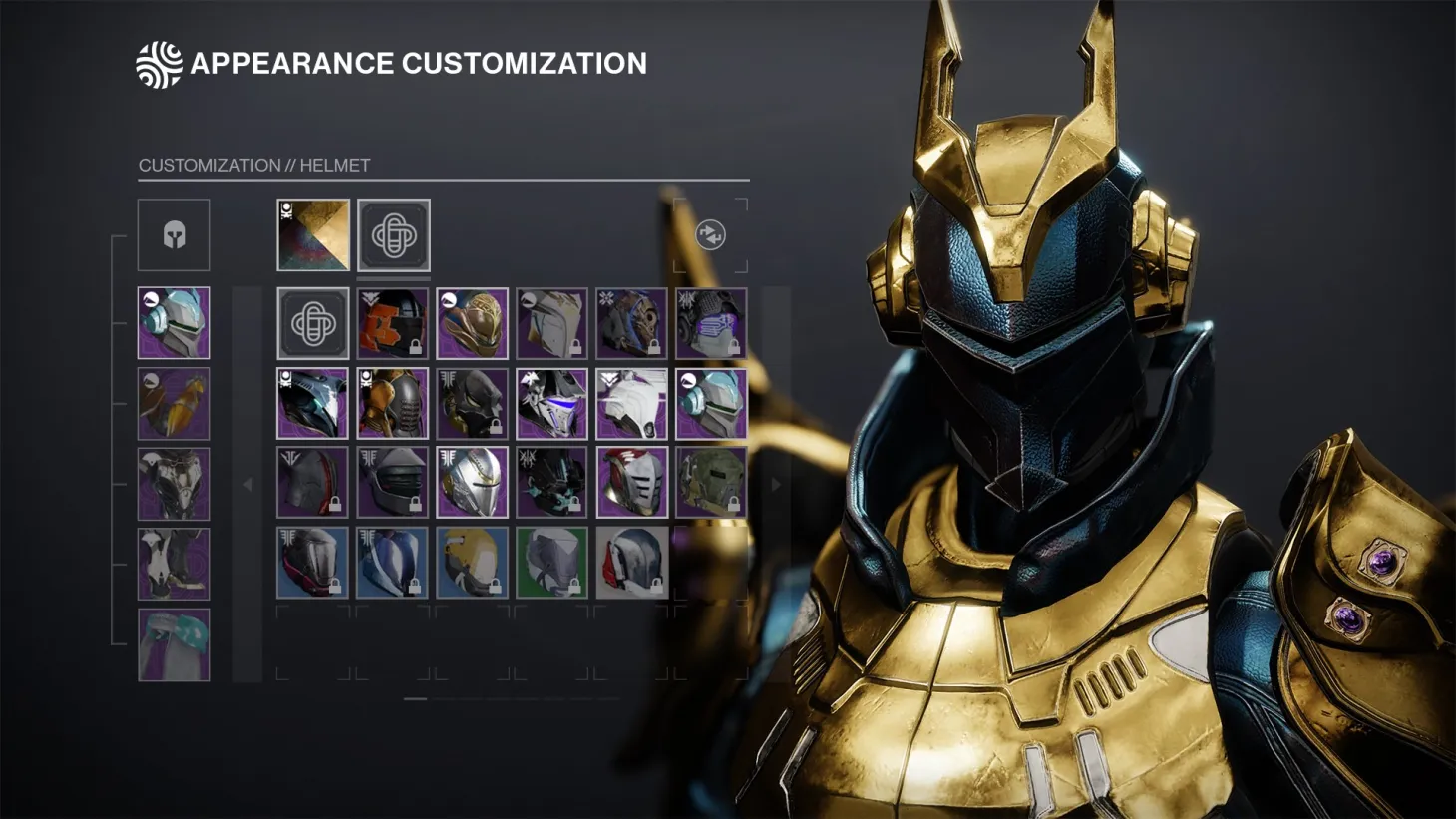Screen dimensions: 1456x819
Task: Click the left pagination arrow
Action: click(x=248, y=483)
